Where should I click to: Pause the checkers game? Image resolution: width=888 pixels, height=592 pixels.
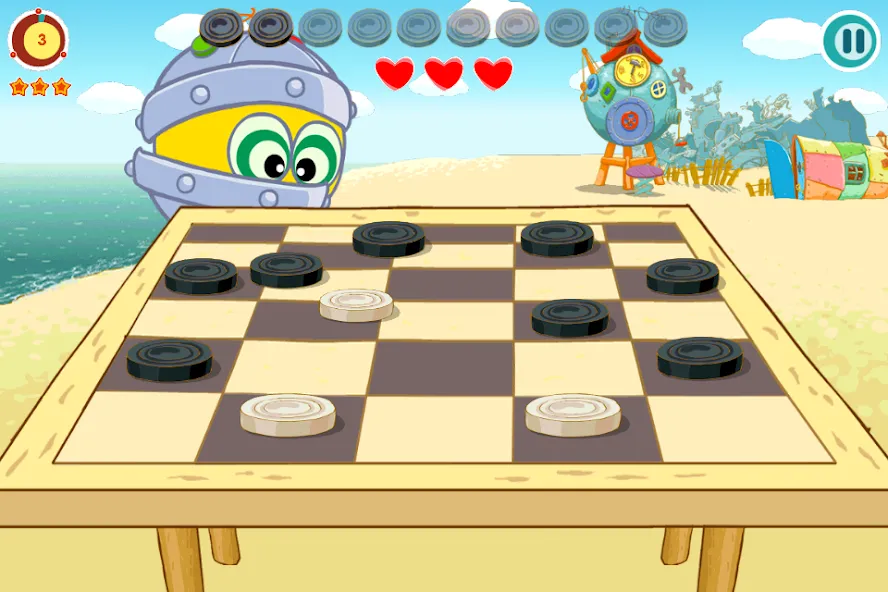click(850, 40)
